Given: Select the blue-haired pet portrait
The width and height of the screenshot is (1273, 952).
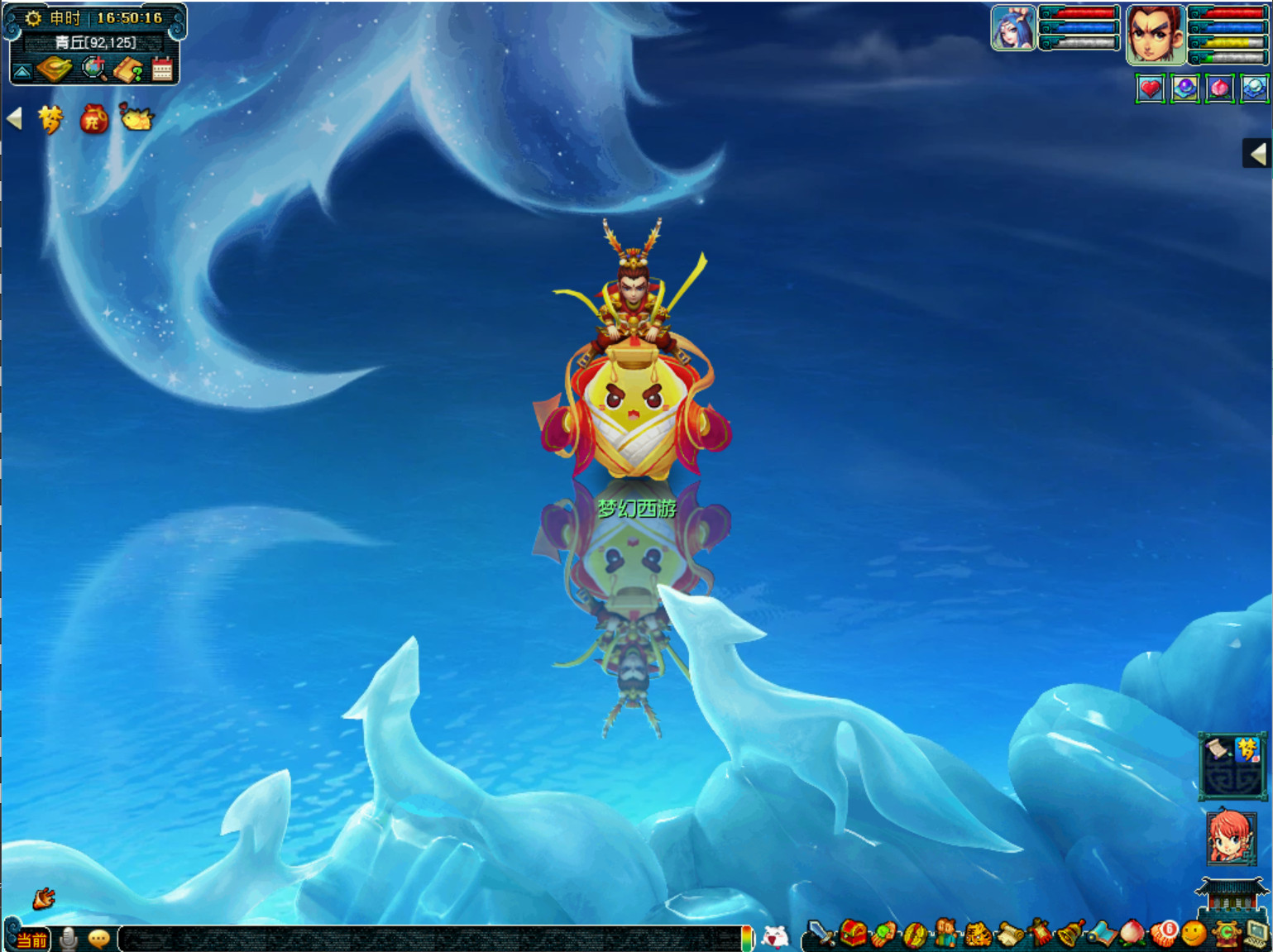Looking at the screenshot, I should click(x=1012, y=29).
